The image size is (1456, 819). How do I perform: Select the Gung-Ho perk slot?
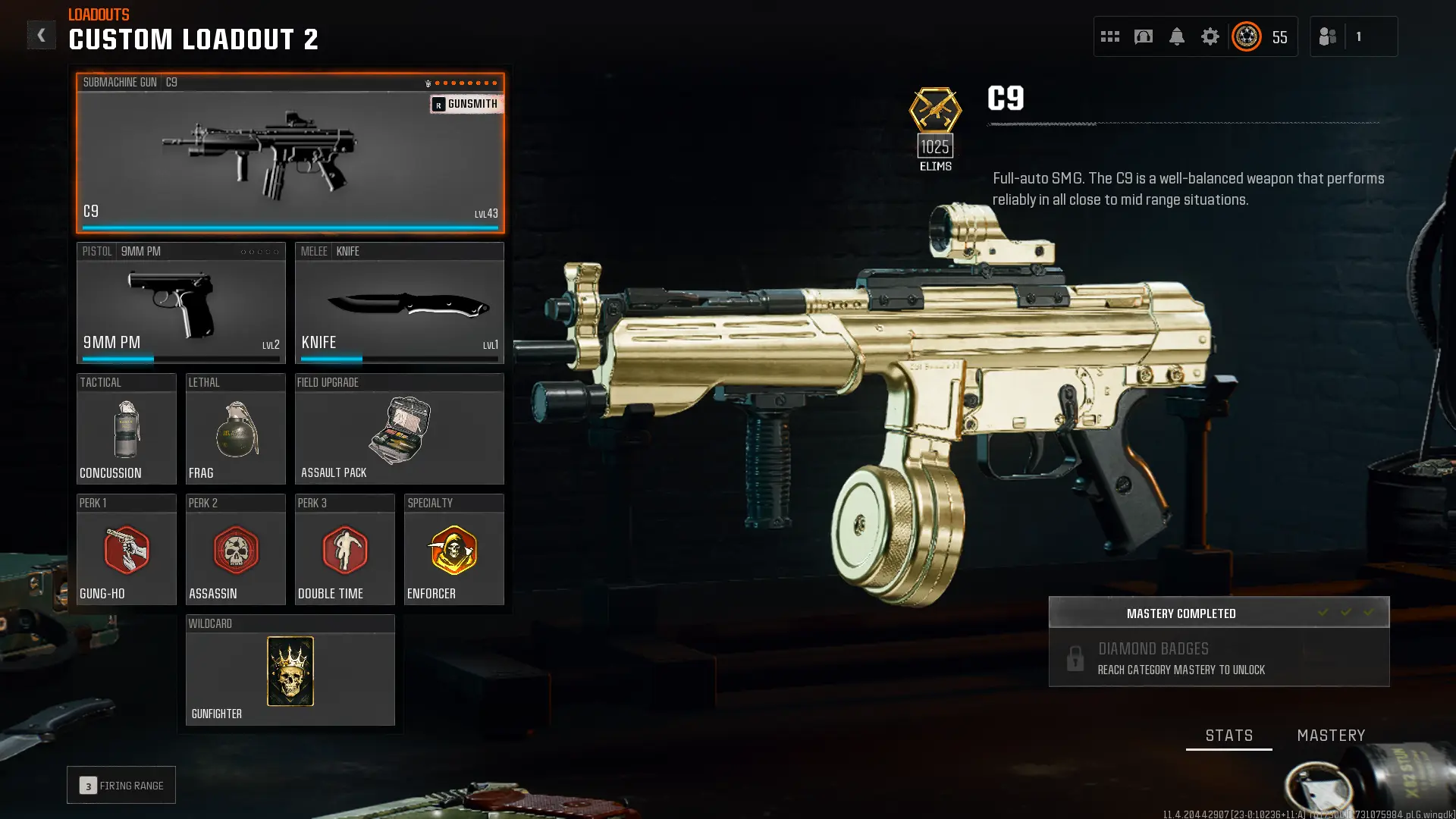[126, 550]
